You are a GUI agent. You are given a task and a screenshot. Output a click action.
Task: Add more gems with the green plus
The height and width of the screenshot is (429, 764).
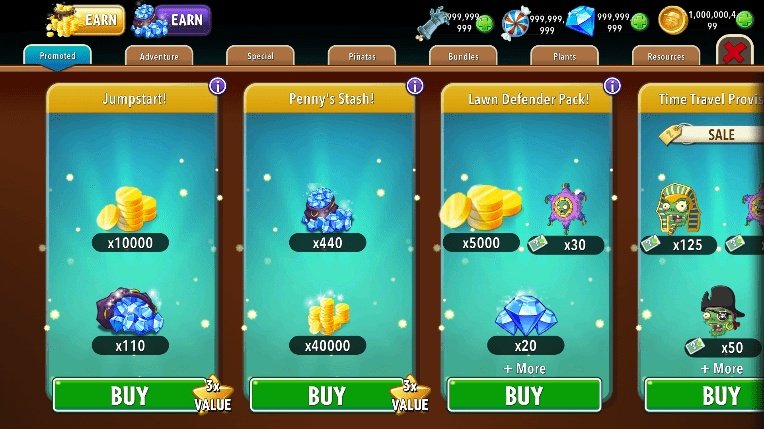click(x=640, y=22)
